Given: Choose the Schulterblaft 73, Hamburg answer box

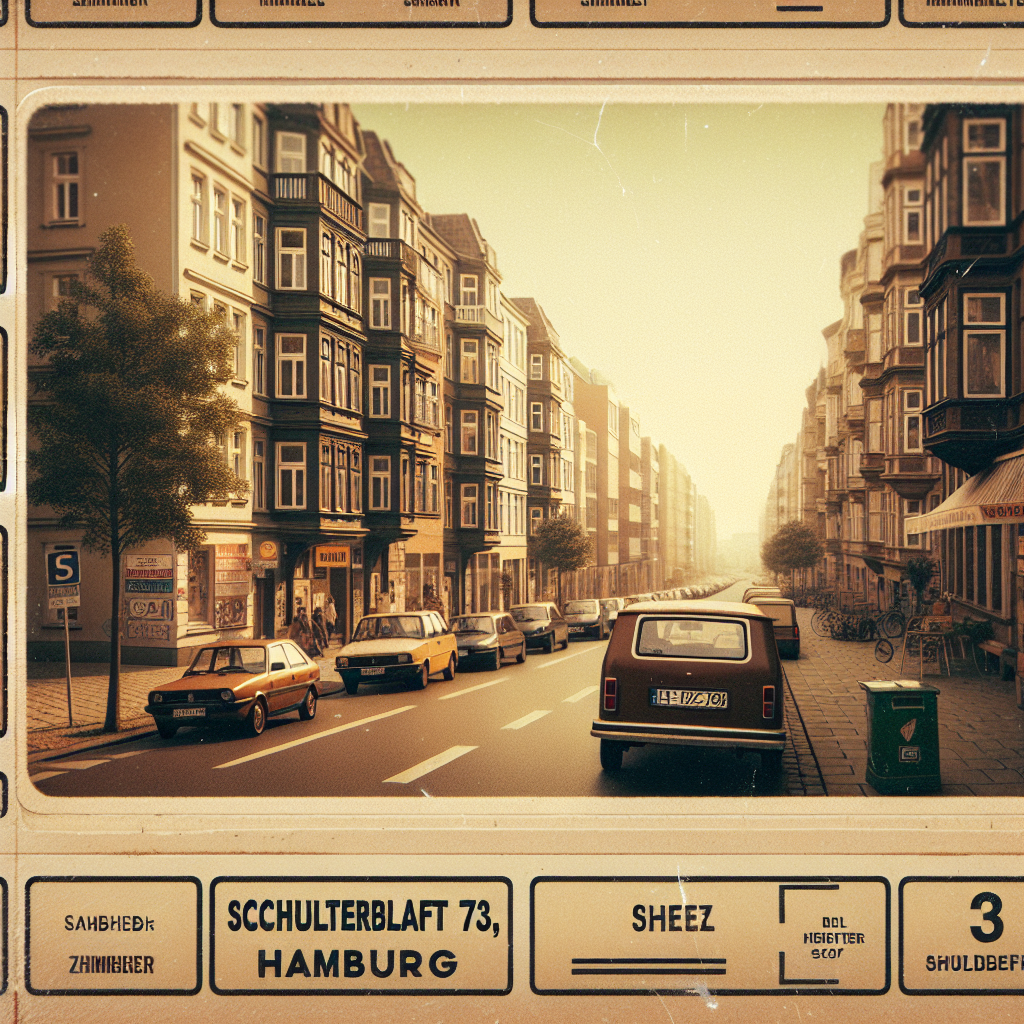Looking at the screenshot, I should coord(360,935).
